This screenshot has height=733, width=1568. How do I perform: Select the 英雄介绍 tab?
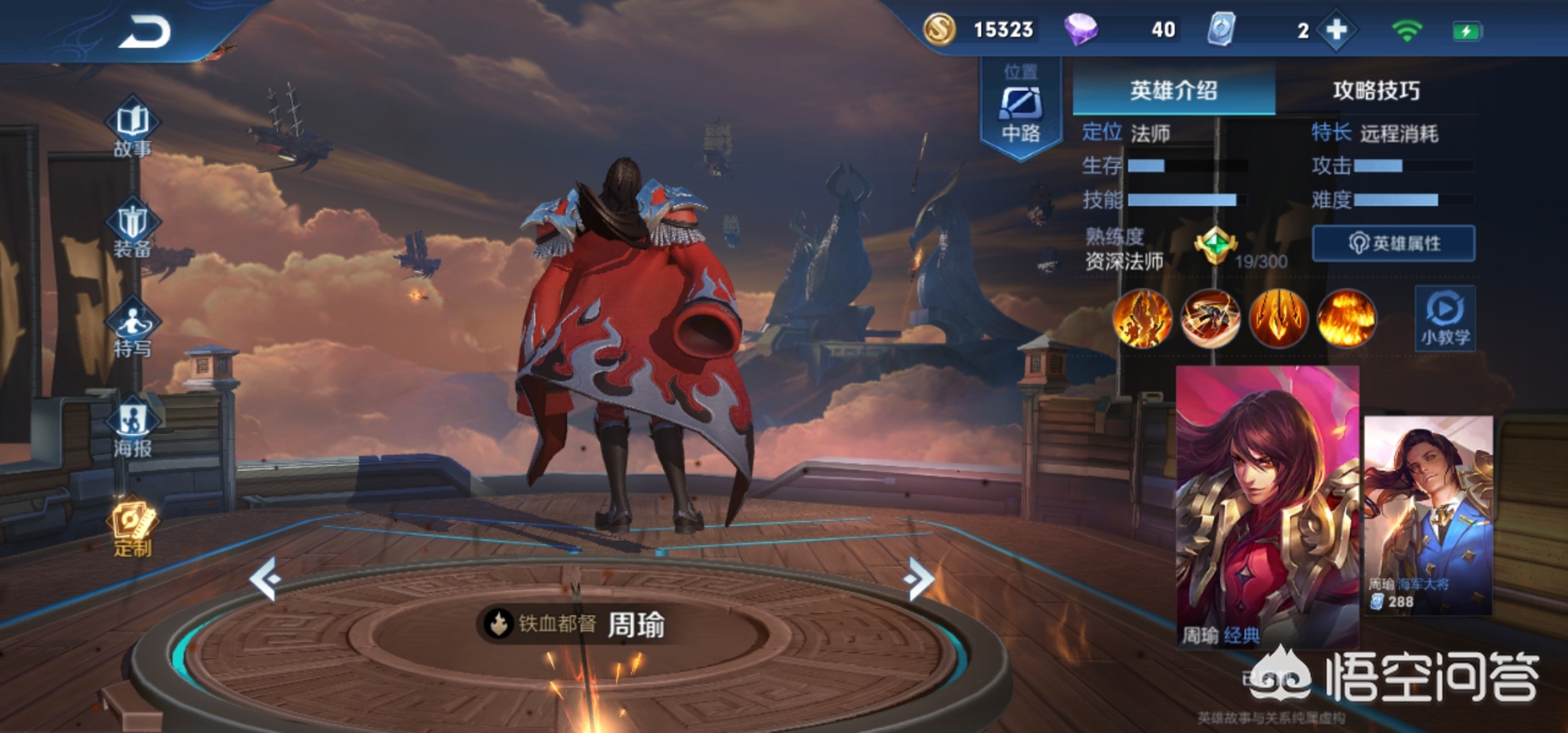(x=1173, y=91)
